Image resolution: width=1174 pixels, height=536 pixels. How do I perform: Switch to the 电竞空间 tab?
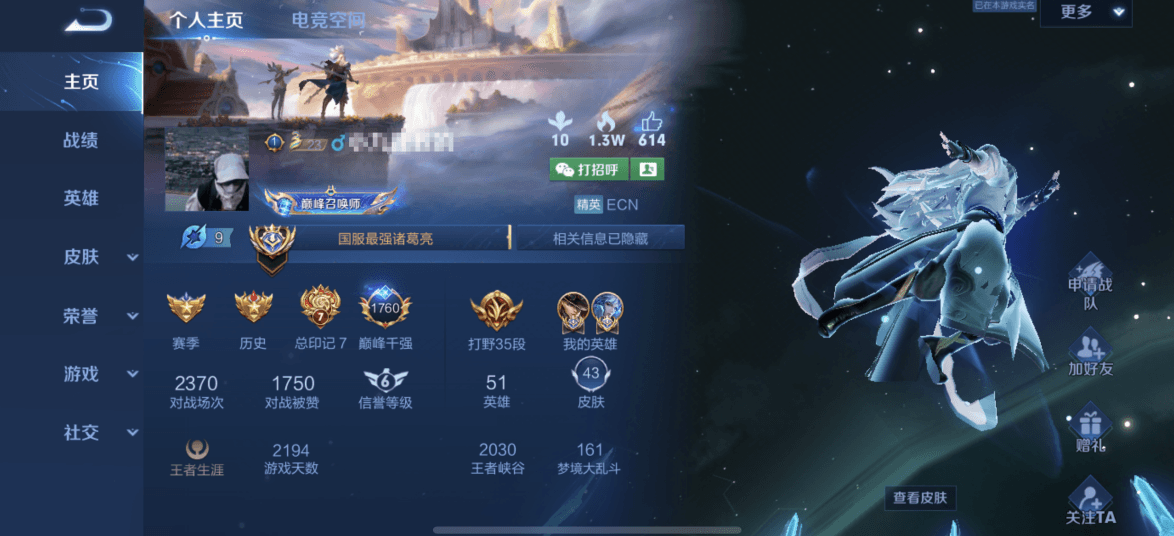coord(328,20)
